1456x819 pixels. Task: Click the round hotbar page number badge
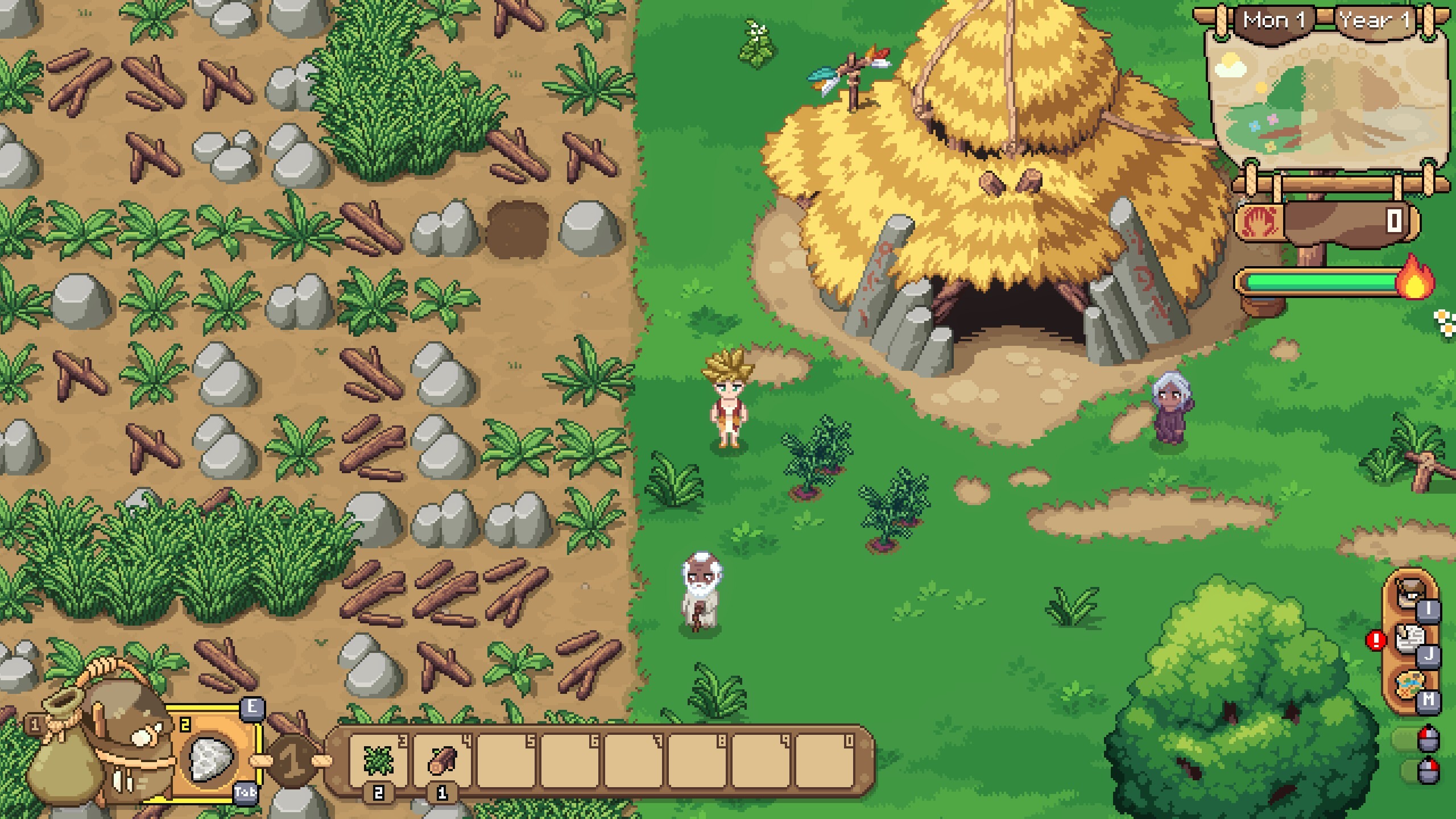[x=293, y=762]
